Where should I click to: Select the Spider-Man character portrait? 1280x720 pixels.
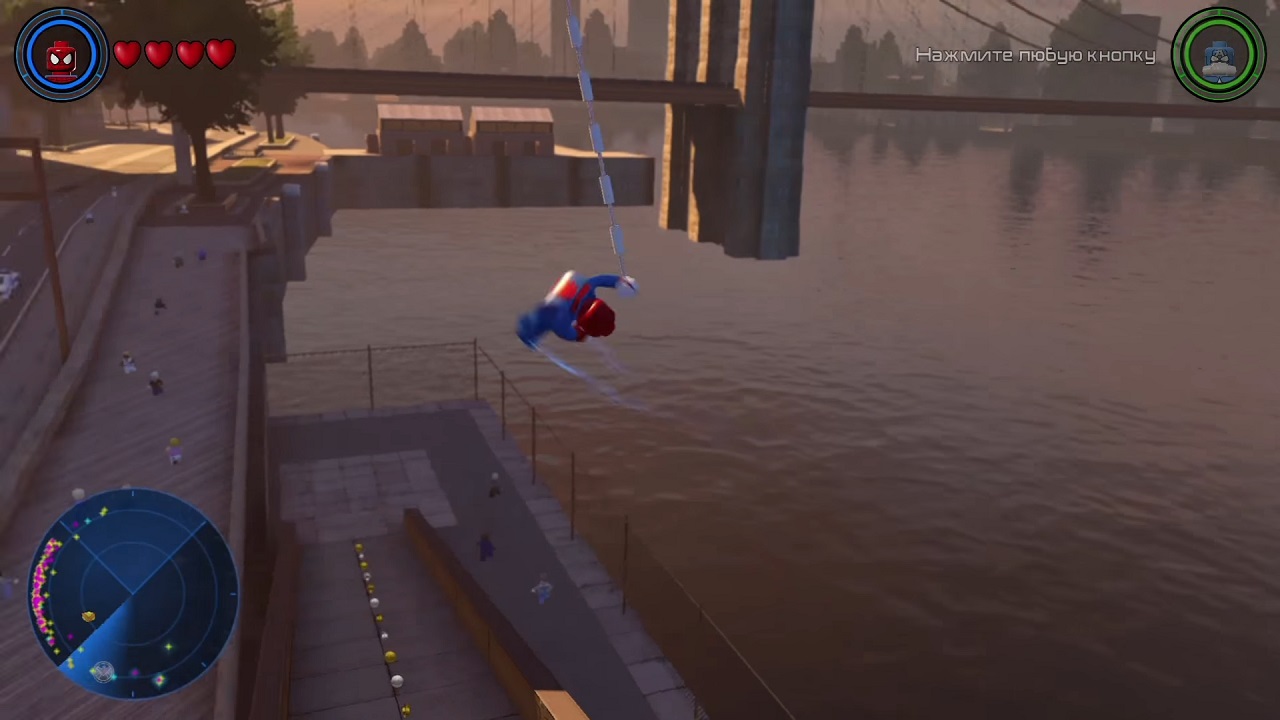coord(61,55)
